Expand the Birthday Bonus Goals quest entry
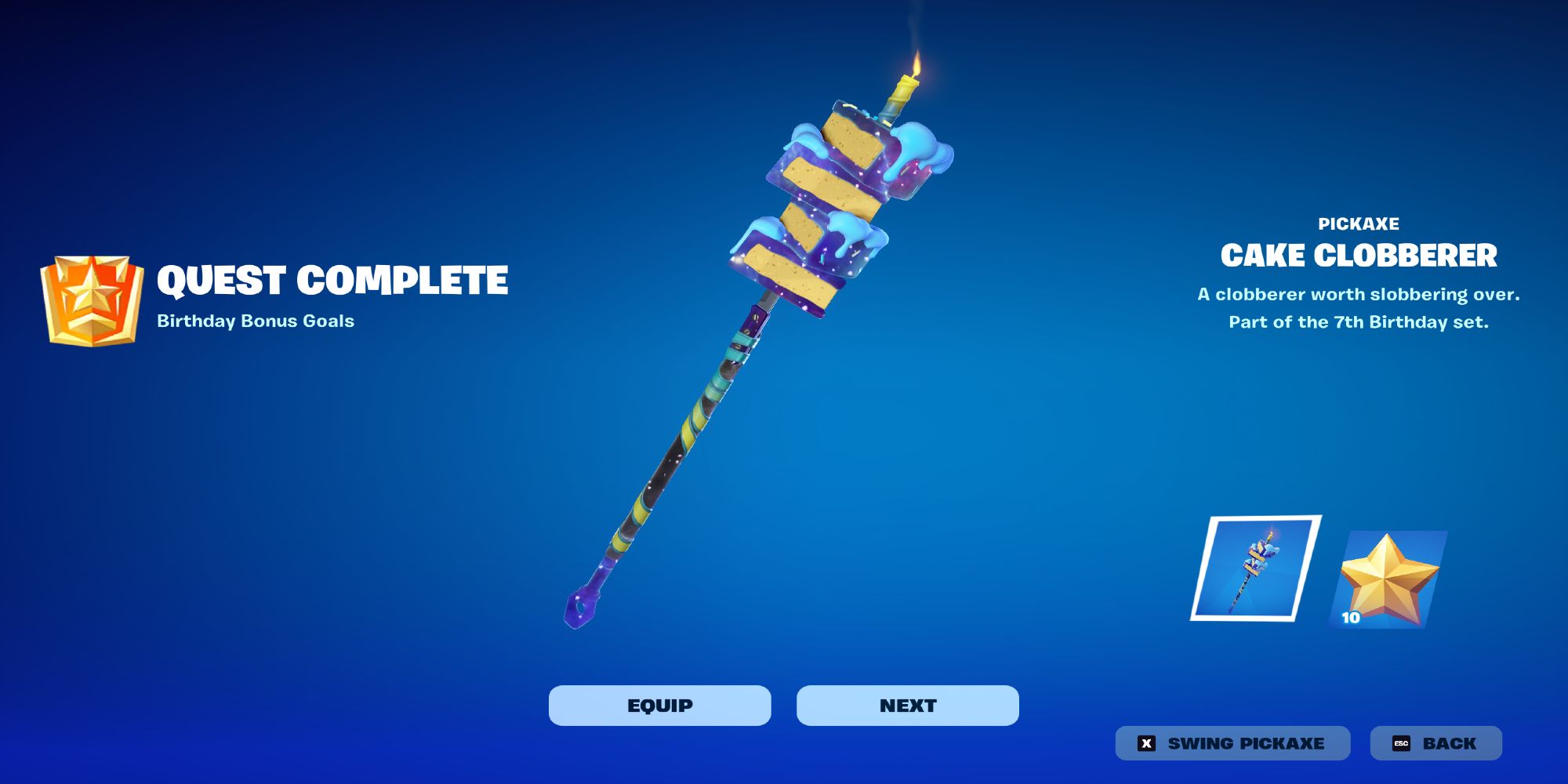Image resolution: width=1568 pixels, height=784 pixels. point(255,320)
